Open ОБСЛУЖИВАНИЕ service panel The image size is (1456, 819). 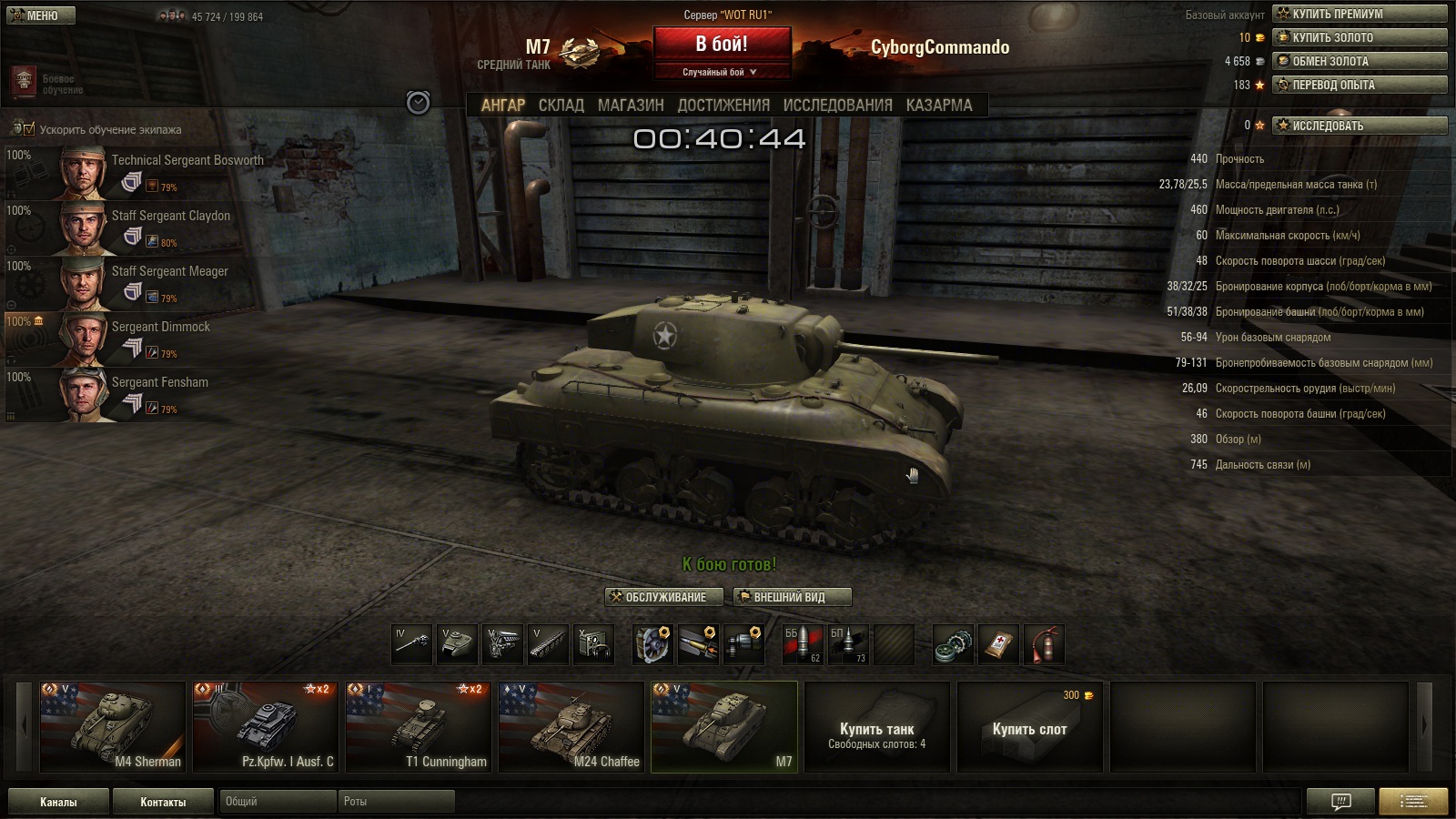664,597
